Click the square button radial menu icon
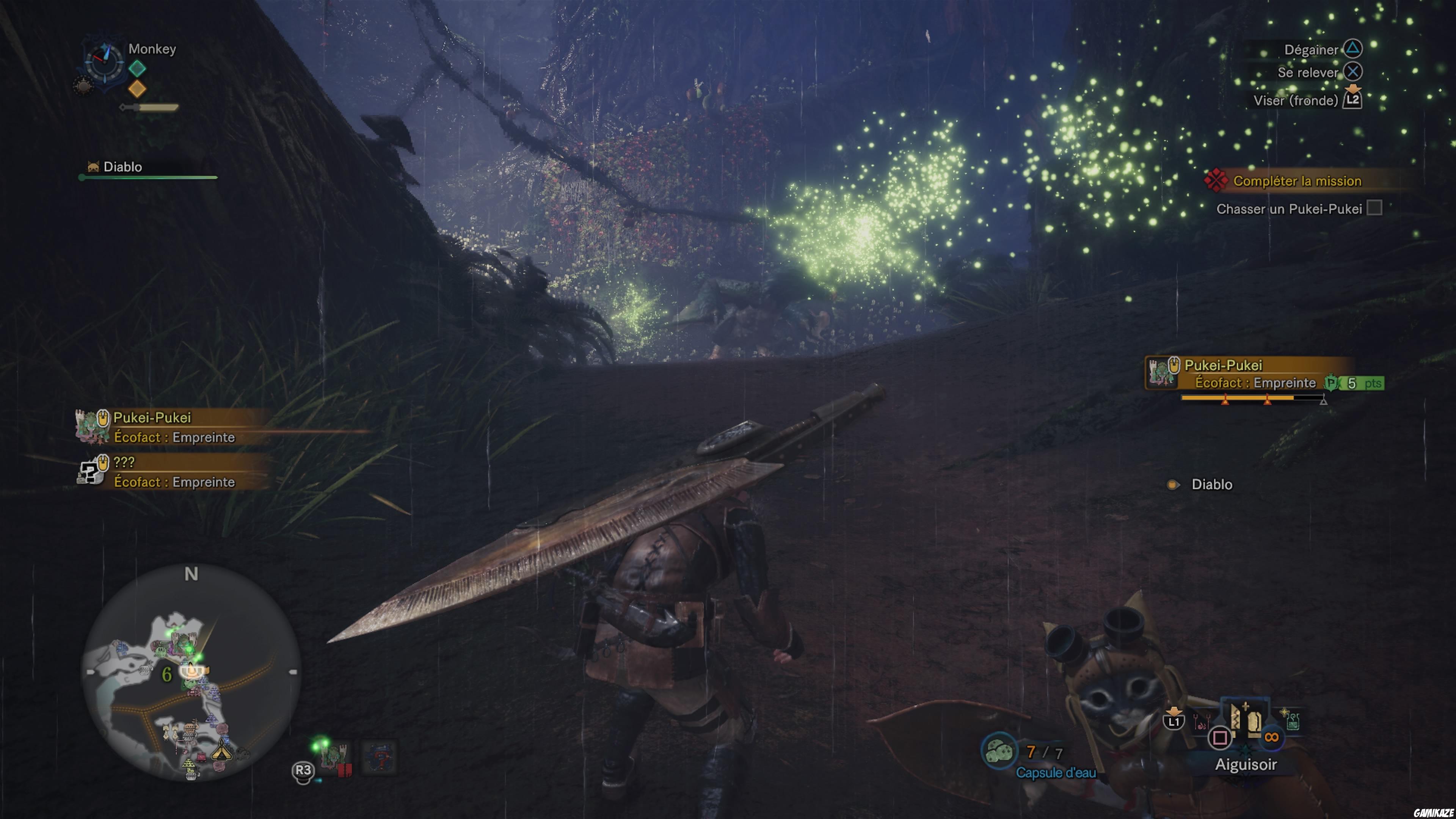This screenshot has height=819, width=1456. 1220,738
